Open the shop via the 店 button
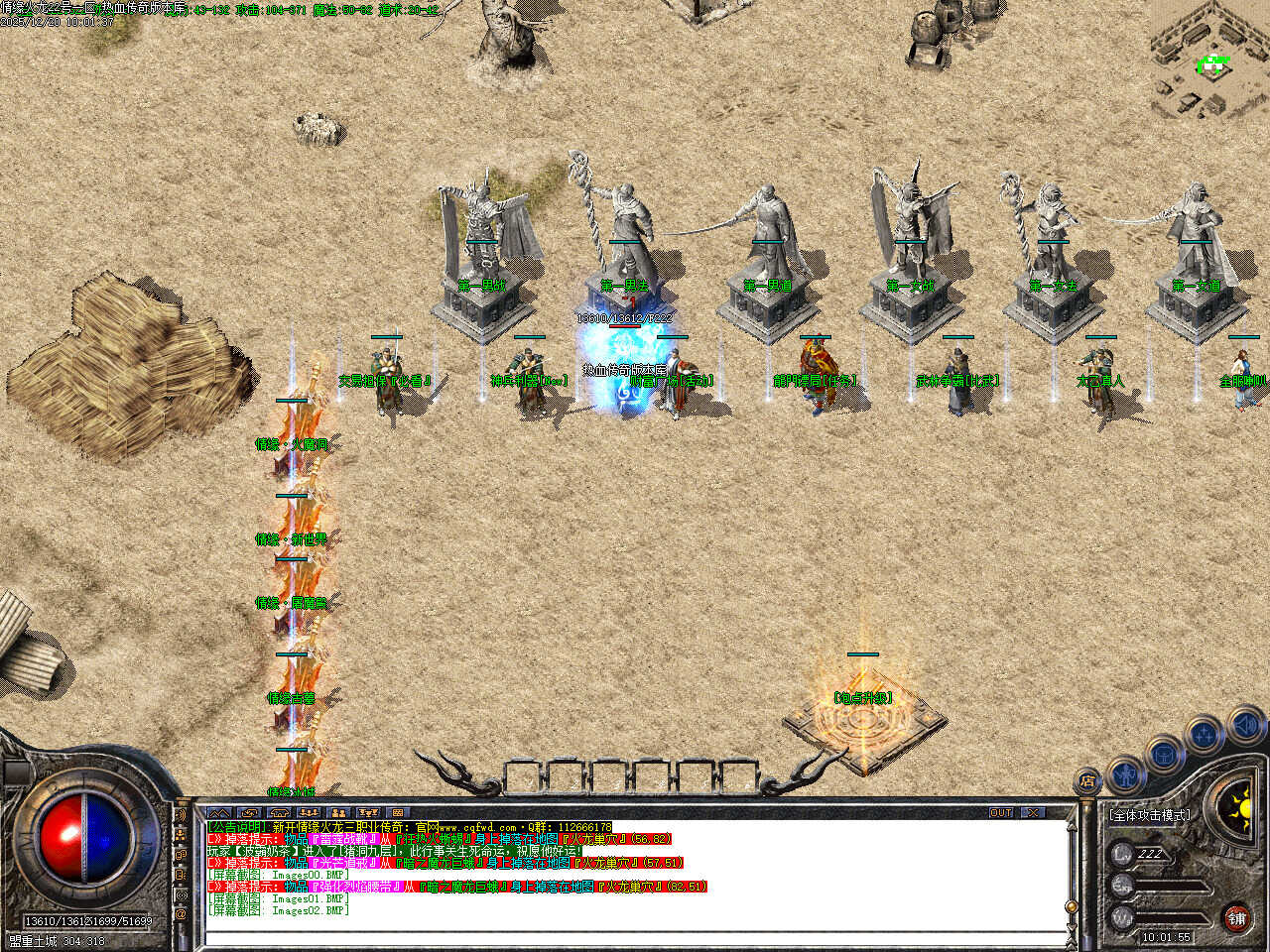The image size is (1270, 952). [1088, 782]
